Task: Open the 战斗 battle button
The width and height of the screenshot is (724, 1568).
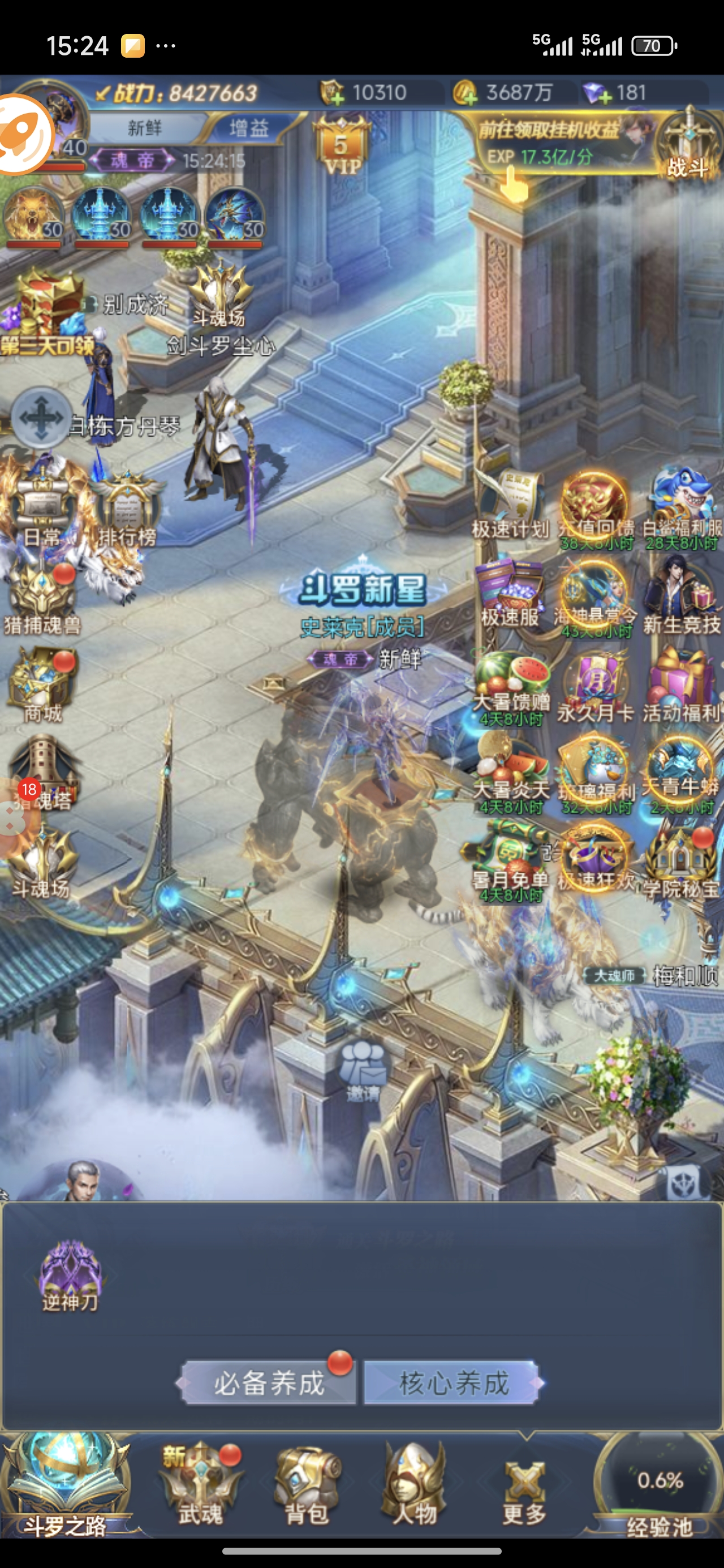Action: 688,146
